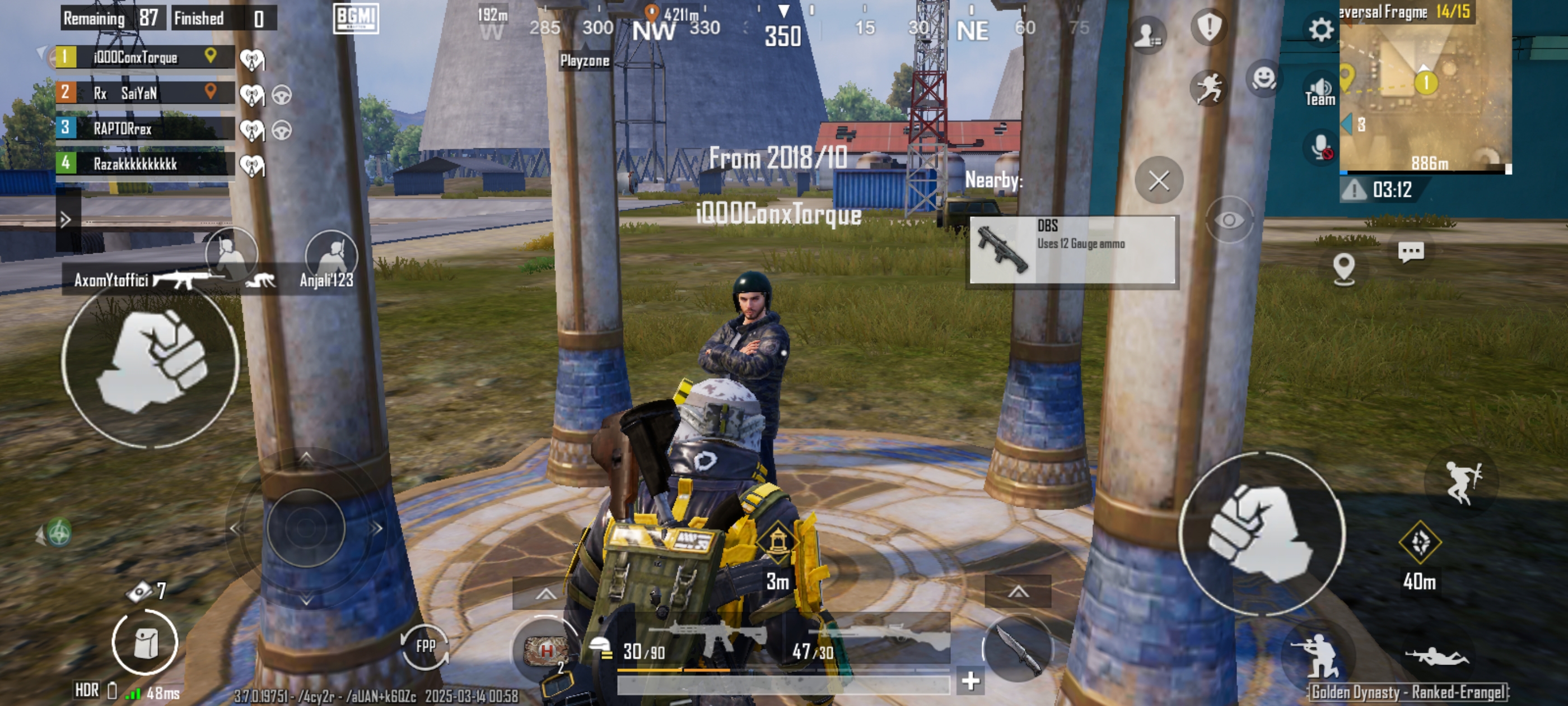
Task: Select the knife melee slot
Action: click(1017, 648)
